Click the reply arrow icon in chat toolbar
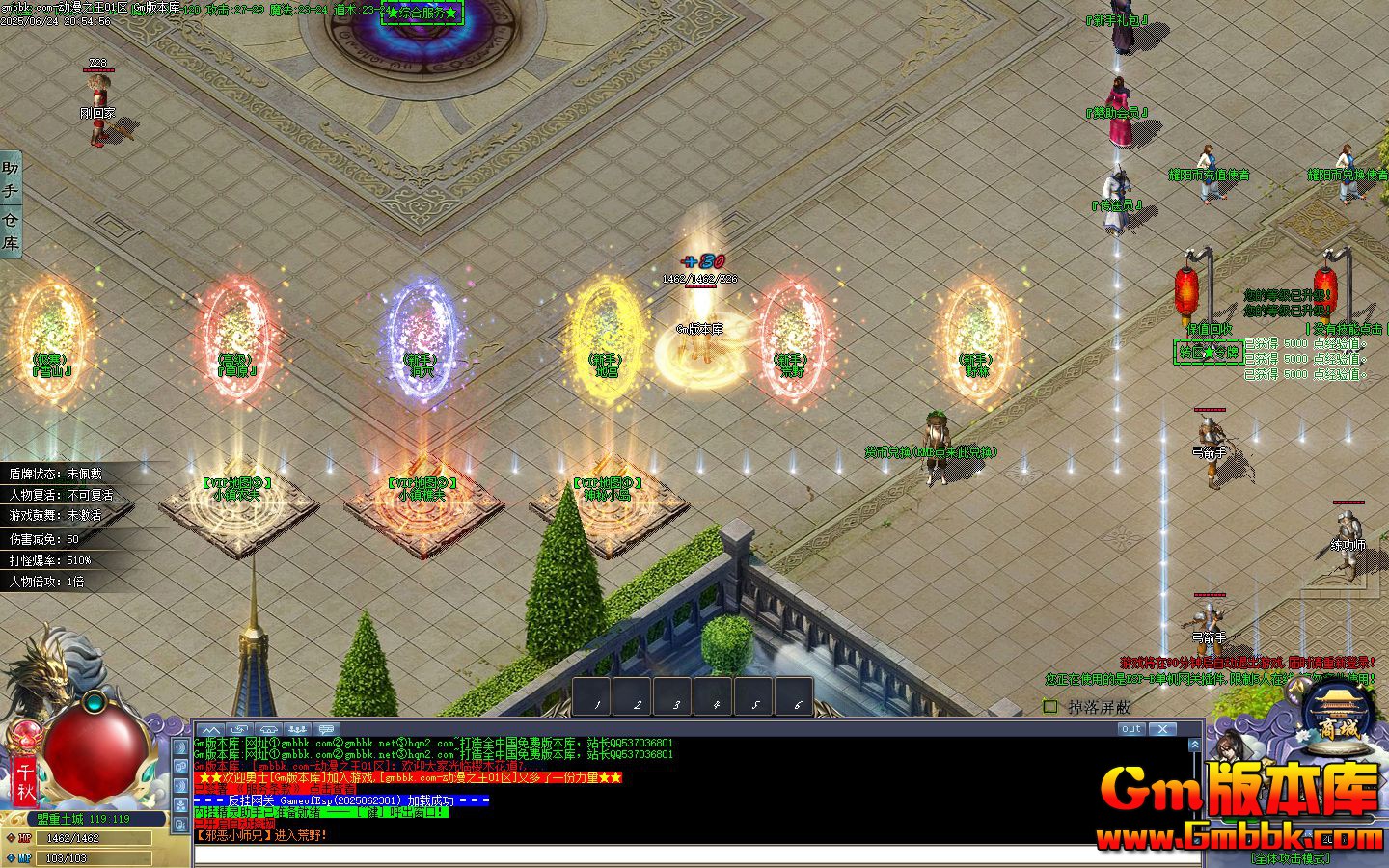The image size is (1389, 868). pos(238,730)
